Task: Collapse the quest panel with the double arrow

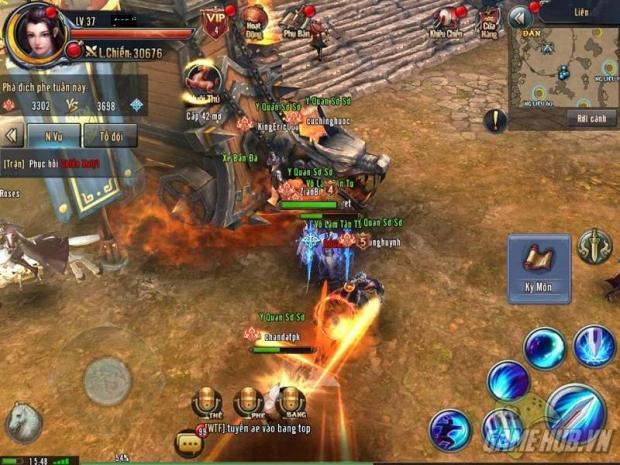Action: tap(12, 135)
